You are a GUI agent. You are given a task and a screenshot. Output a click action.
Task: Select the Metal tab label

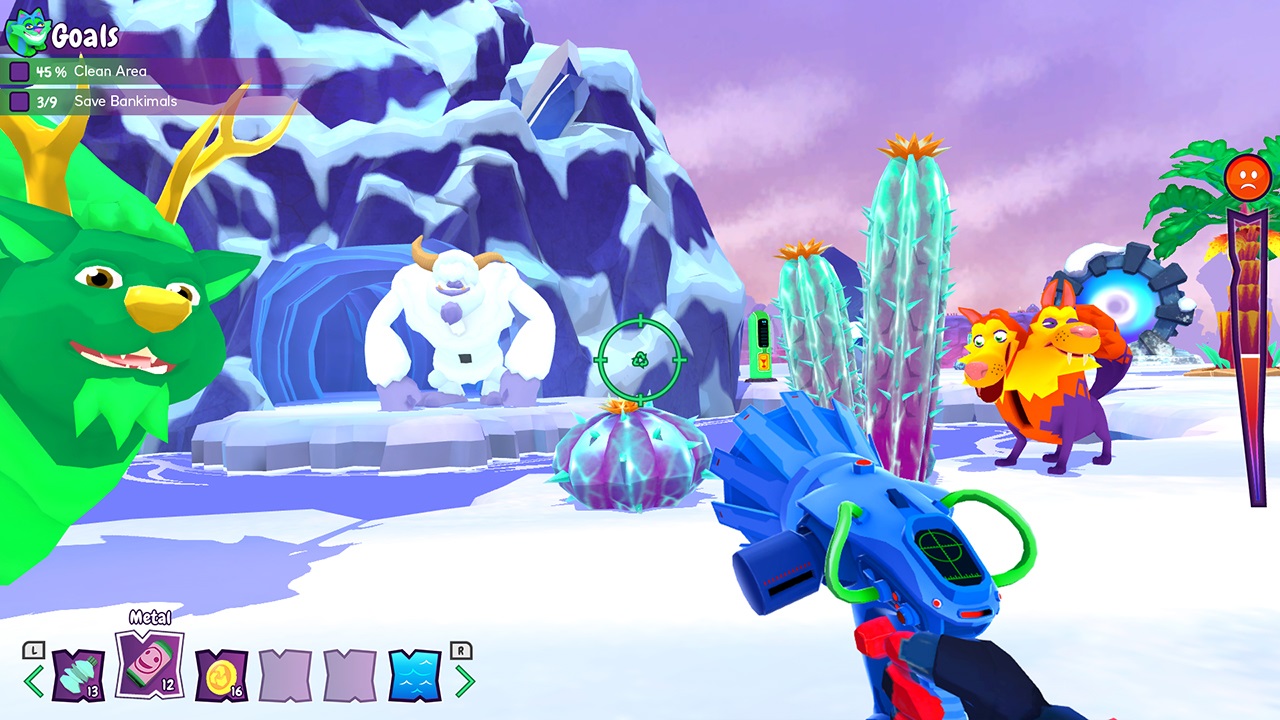149,618
